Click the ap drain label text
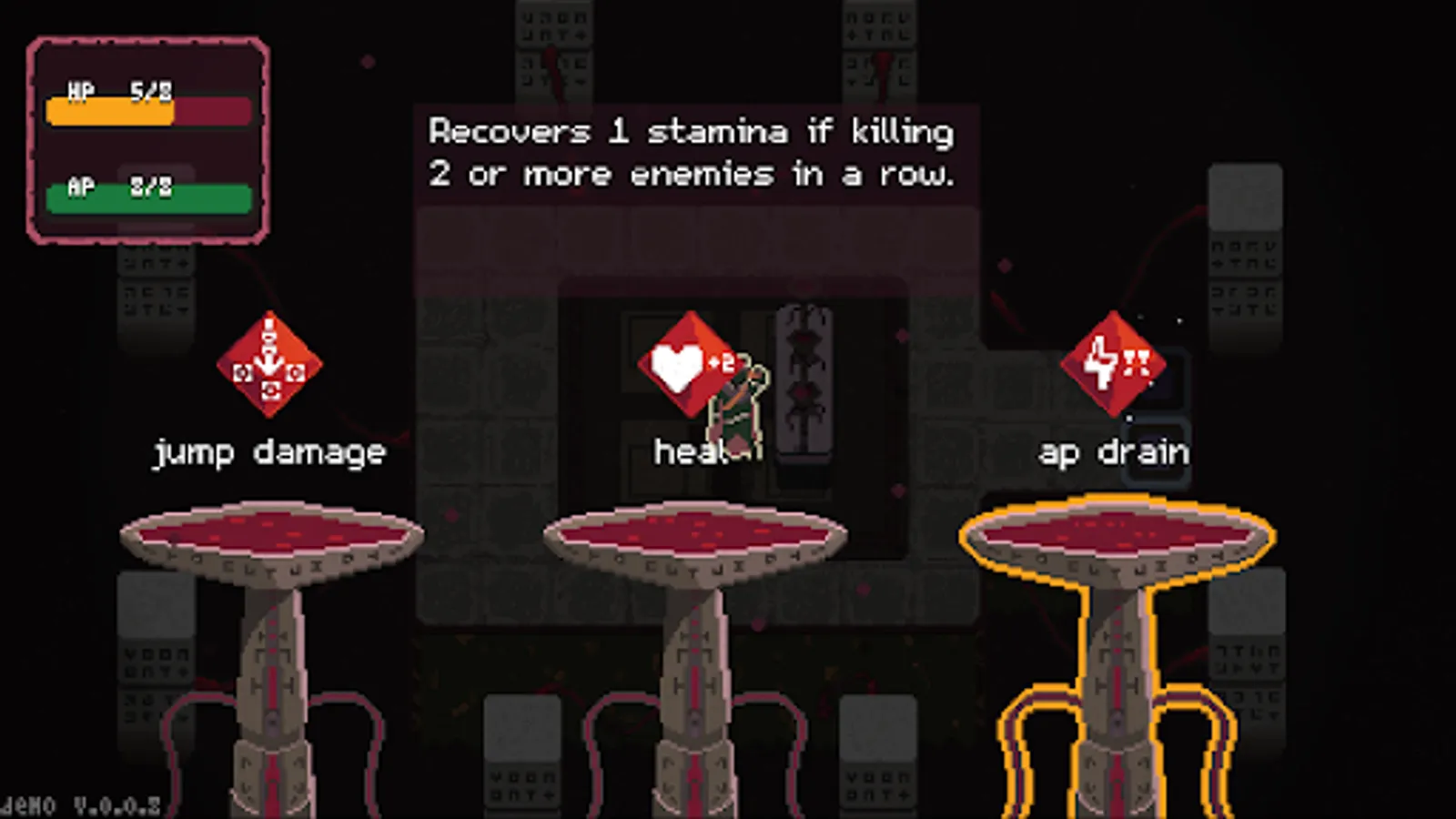Image resolution: width=1456 pixels, height=819 pixels. (1114, 451)
